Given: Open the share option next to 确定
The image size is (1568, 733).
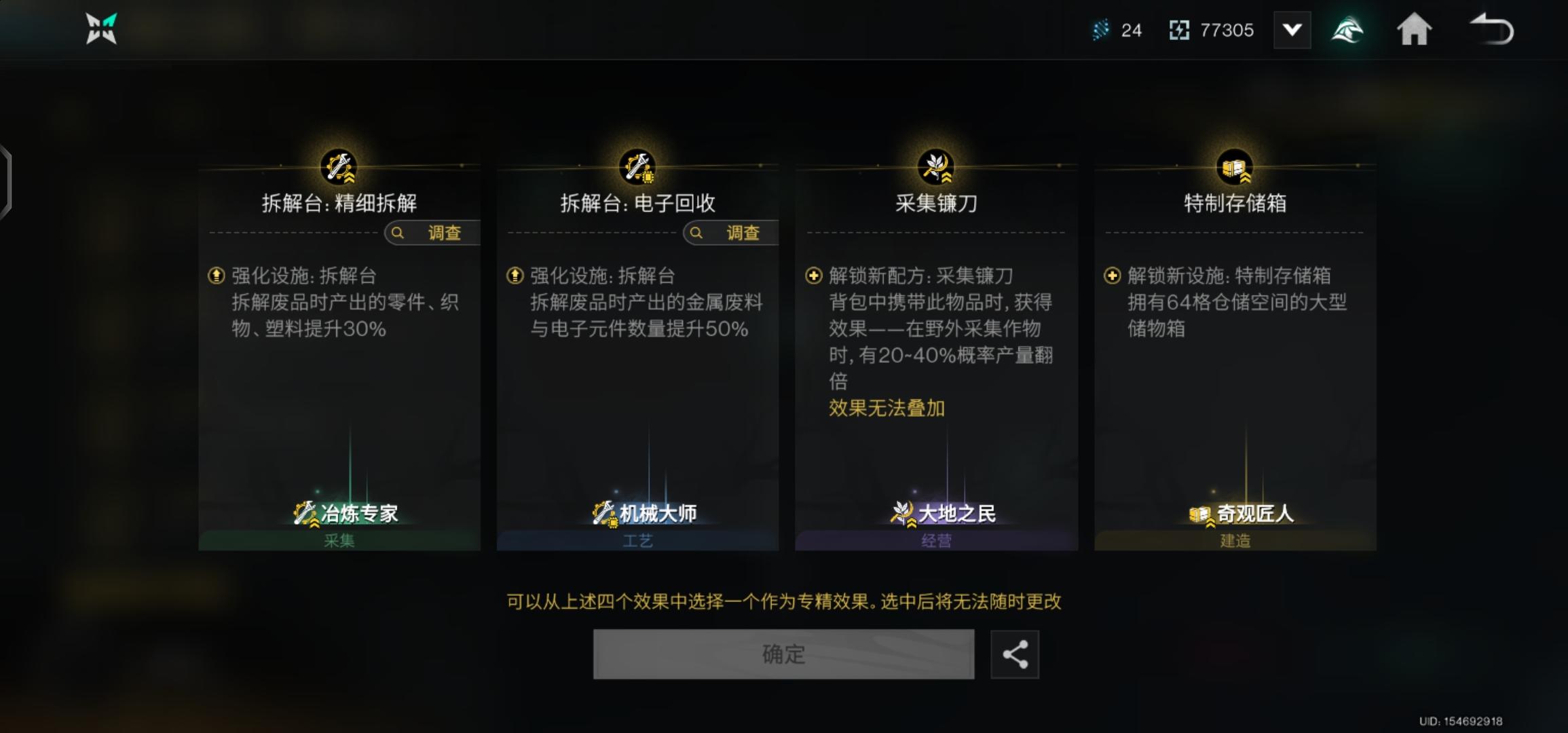Looking at the screenshot, I should (1015, 654).
